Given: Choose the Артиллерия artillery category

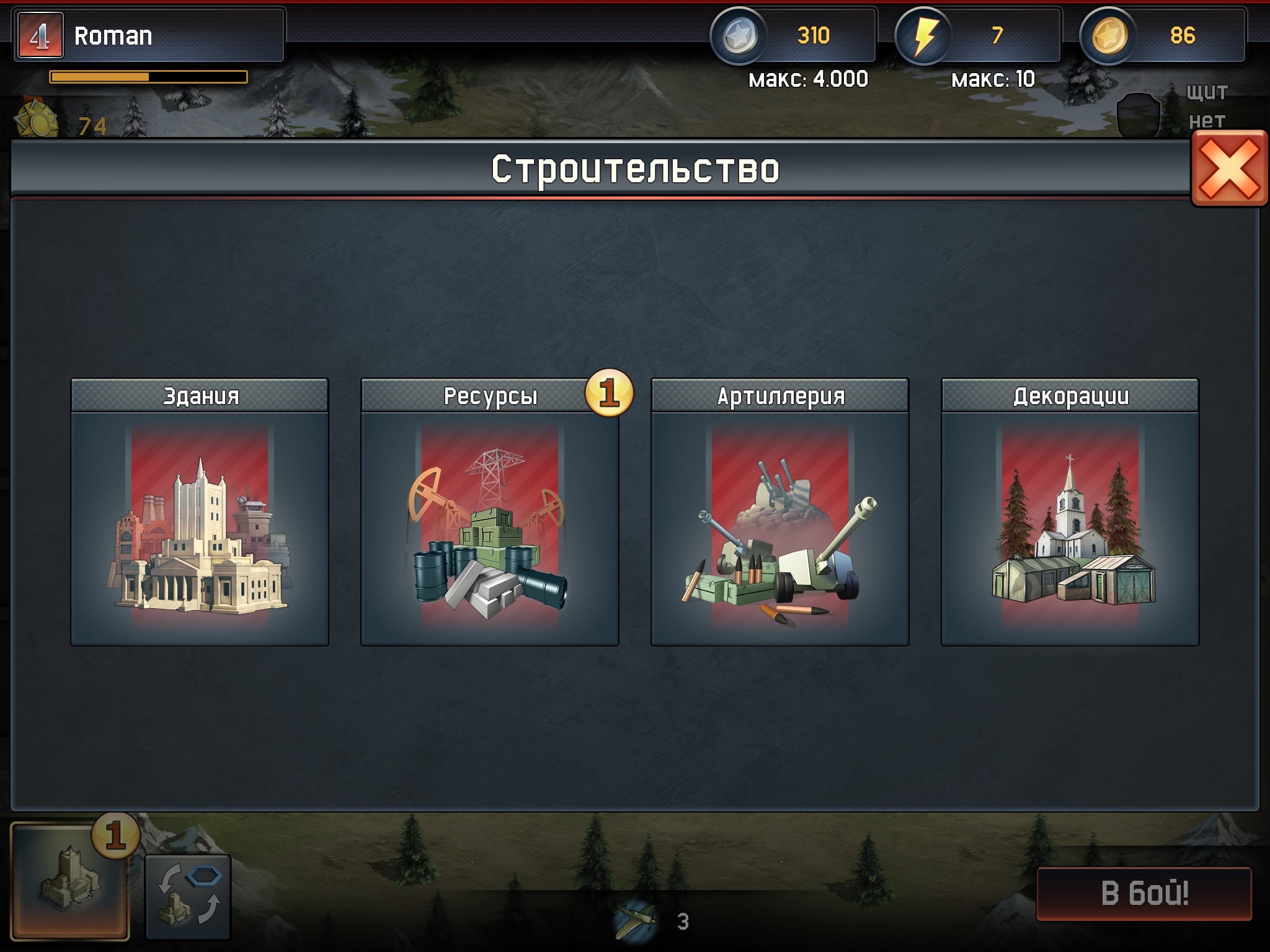Looking at the screenshot, I should [780, 512].
